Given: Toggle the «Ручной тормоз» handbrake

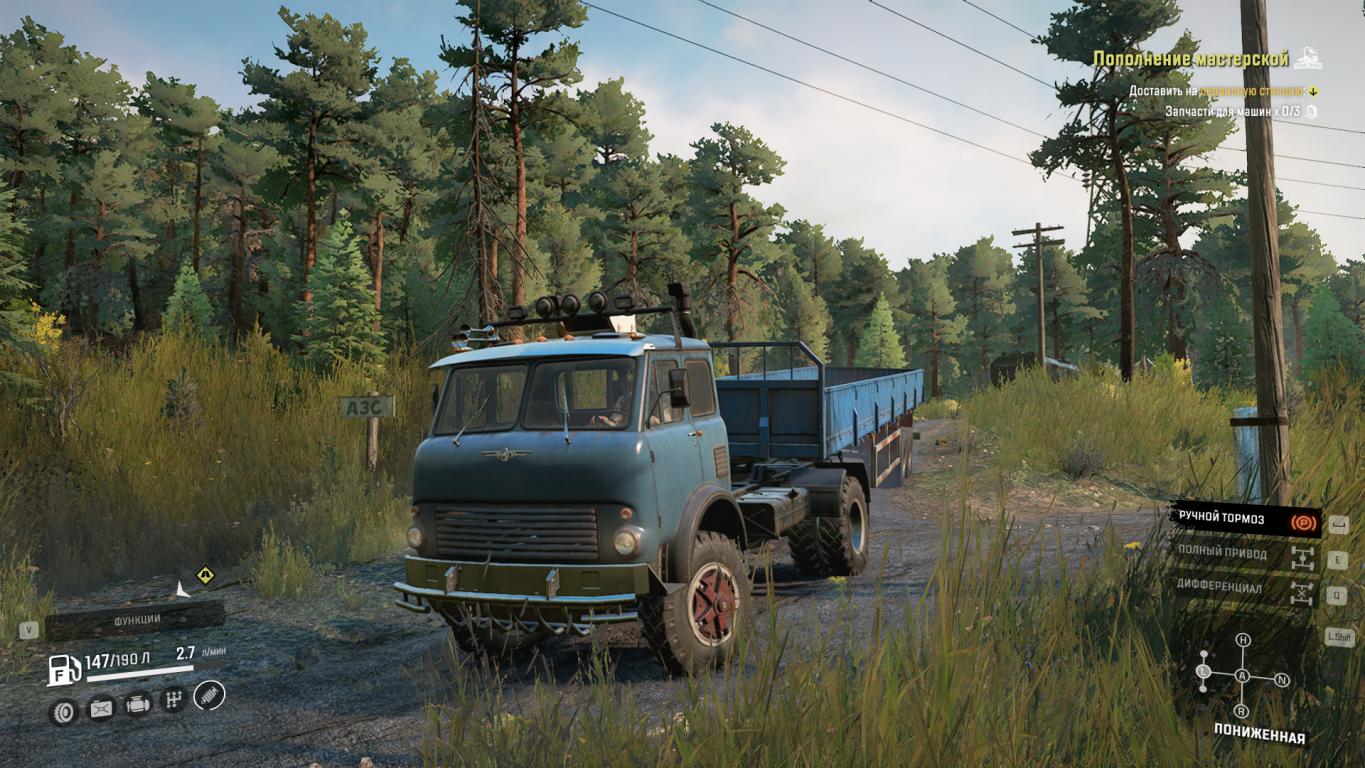Looking at the screenshot, I should click(1244, 520).
